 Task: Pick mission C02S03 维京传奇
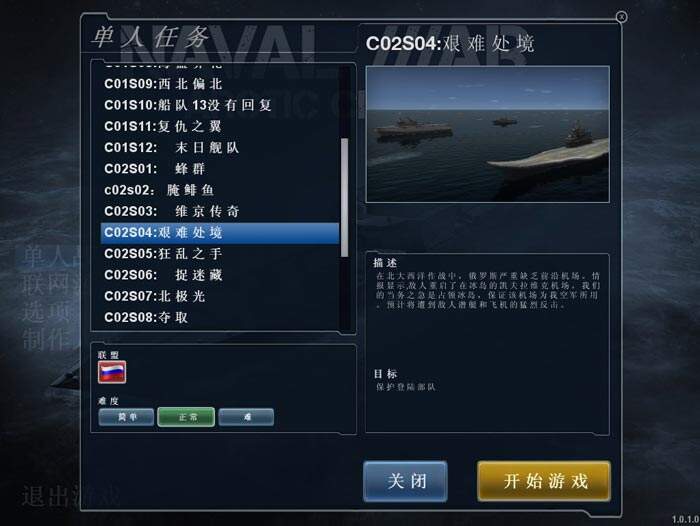tap(171, 211)
